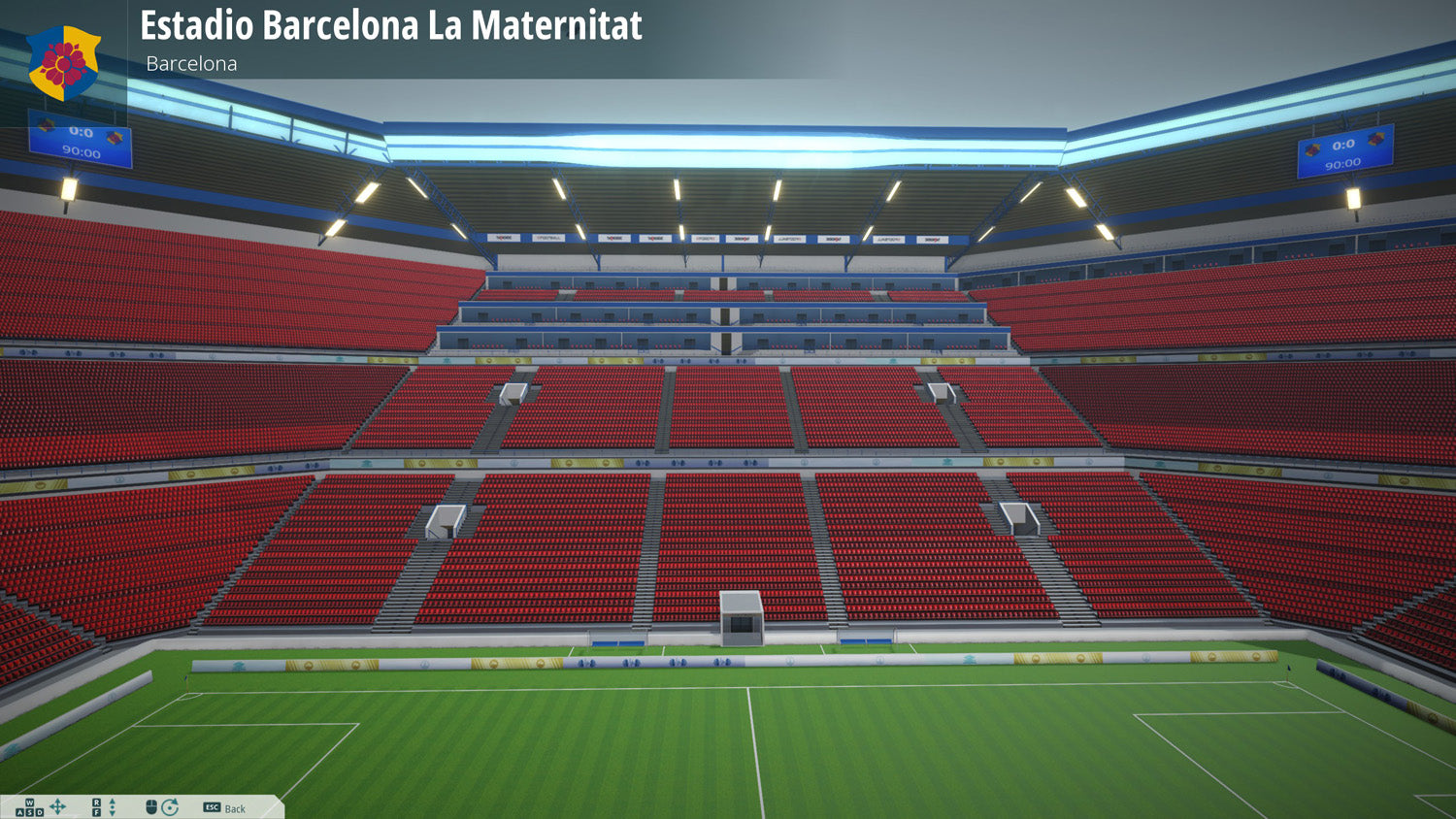This screenshot has height=819, width=1456.
Task: Click the camera rotate icon
Action: (171, 806)
